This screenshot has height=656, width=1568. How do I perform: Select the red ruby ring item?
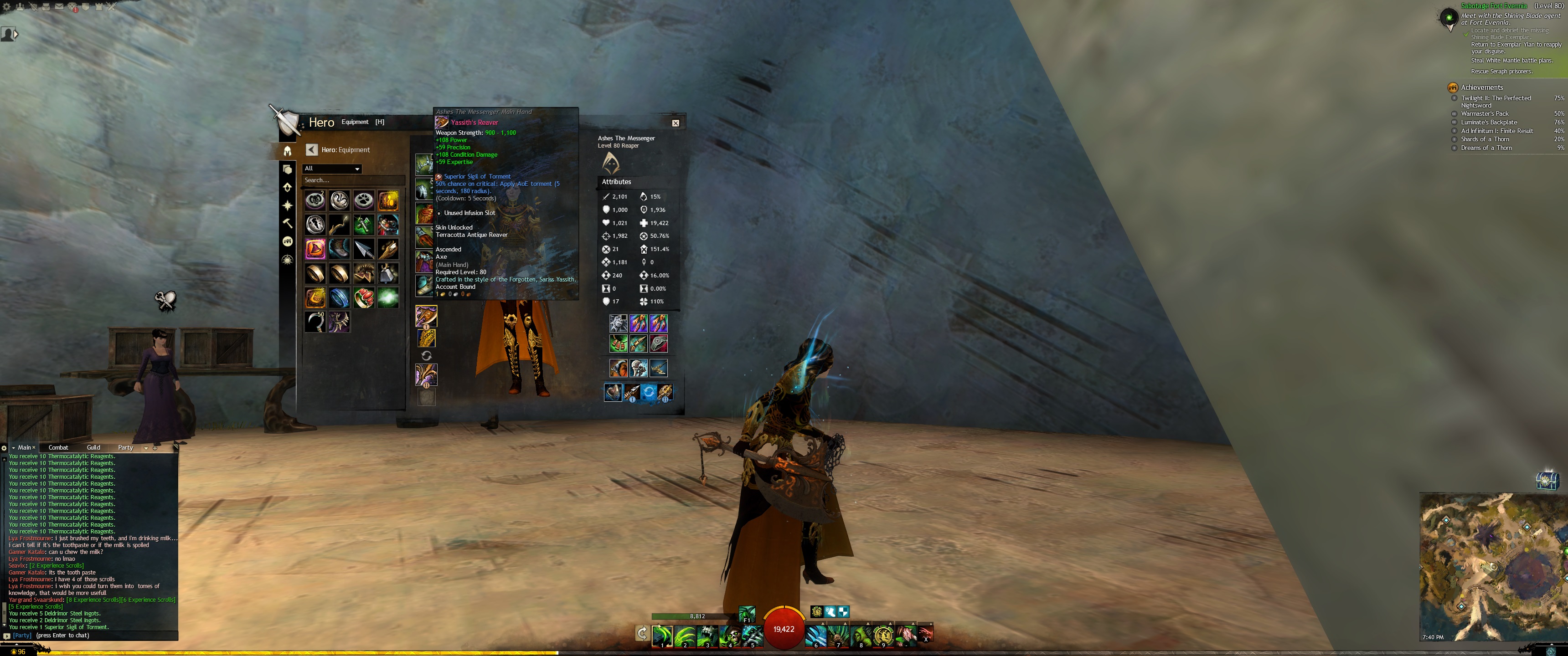point(363,297)
